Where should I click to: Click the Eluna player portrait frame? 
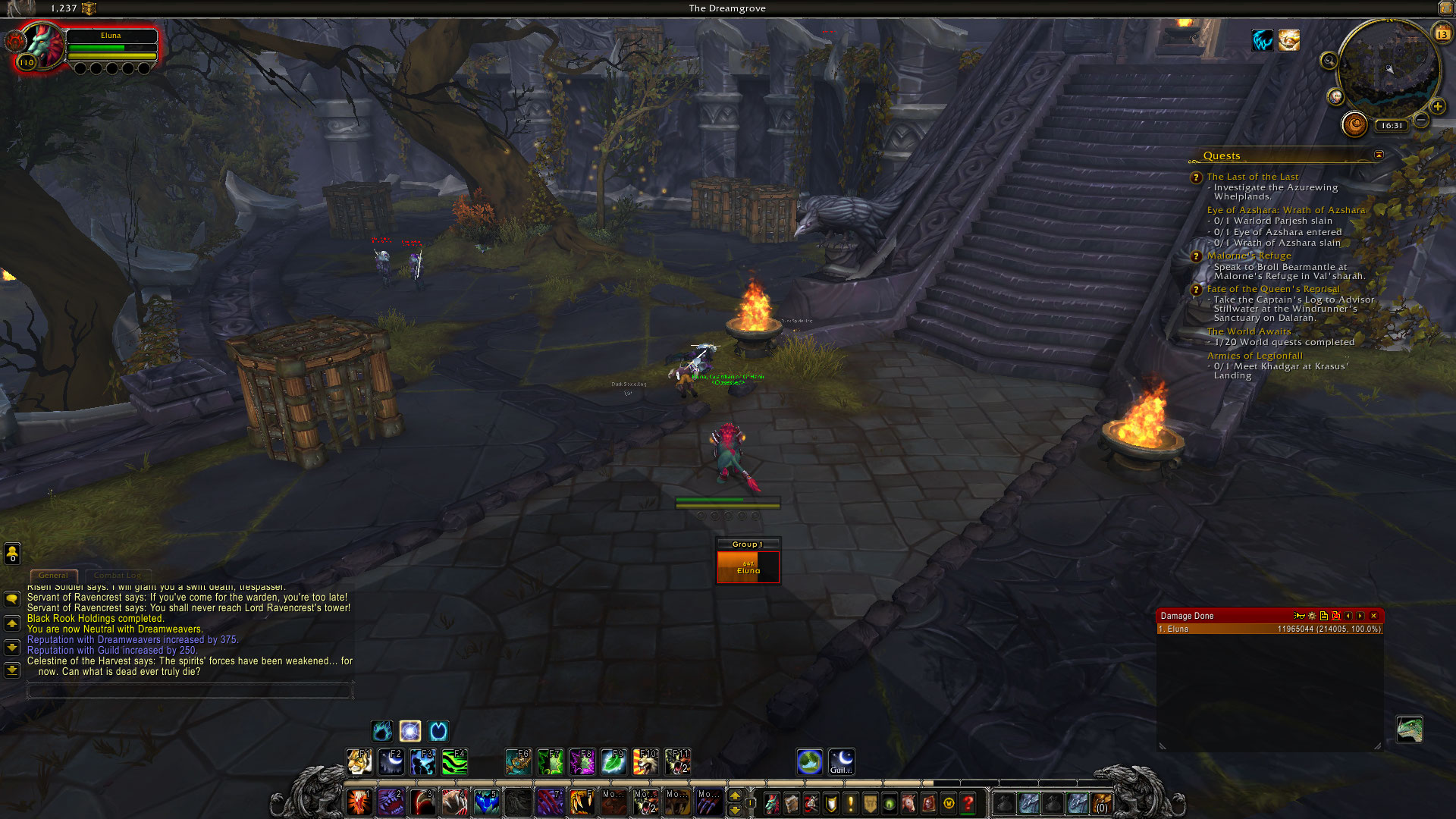(42, 47)
